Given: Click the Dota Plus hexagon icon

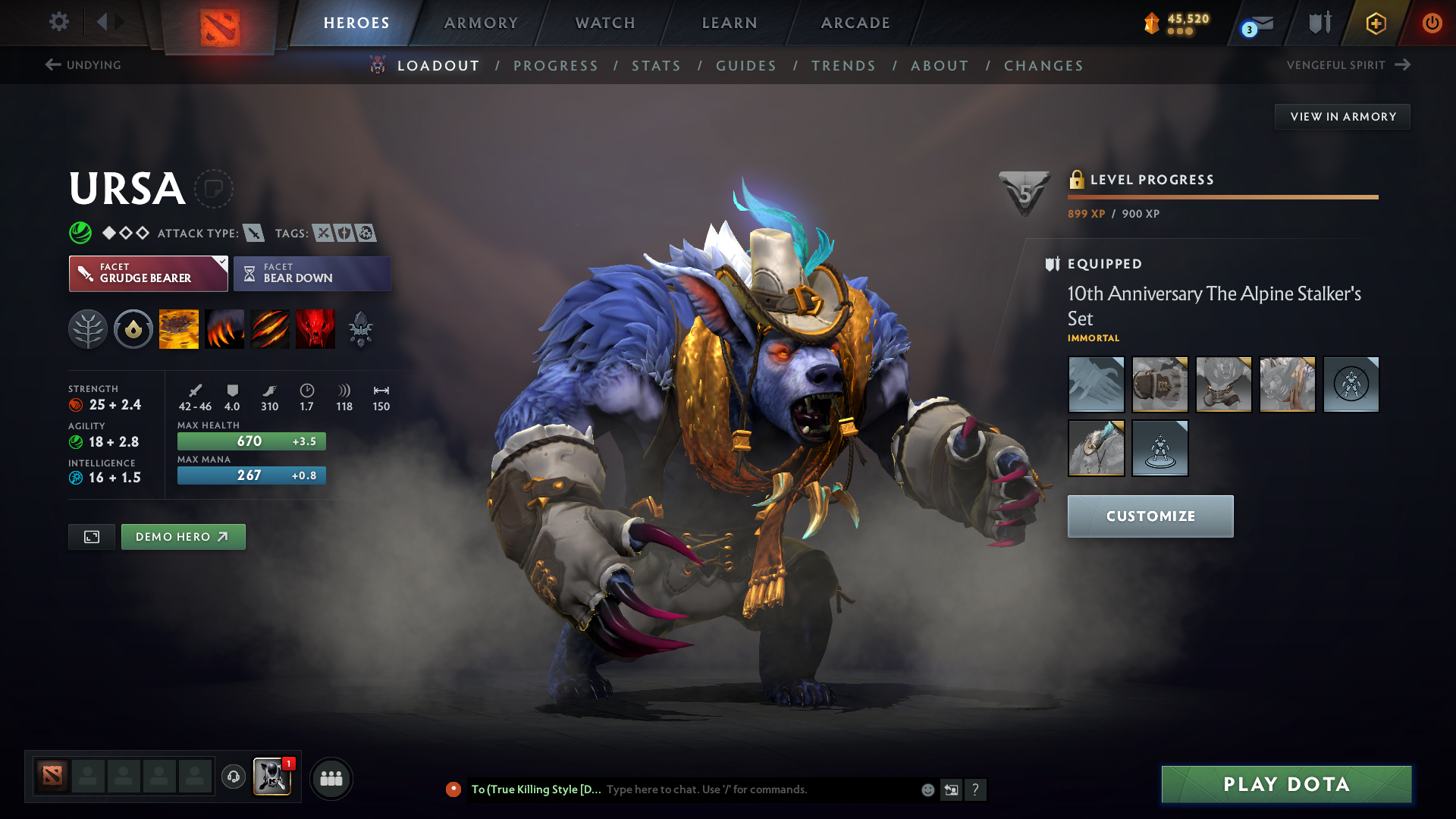Looking at the screenshot, I should click(x=1375, y=23).
